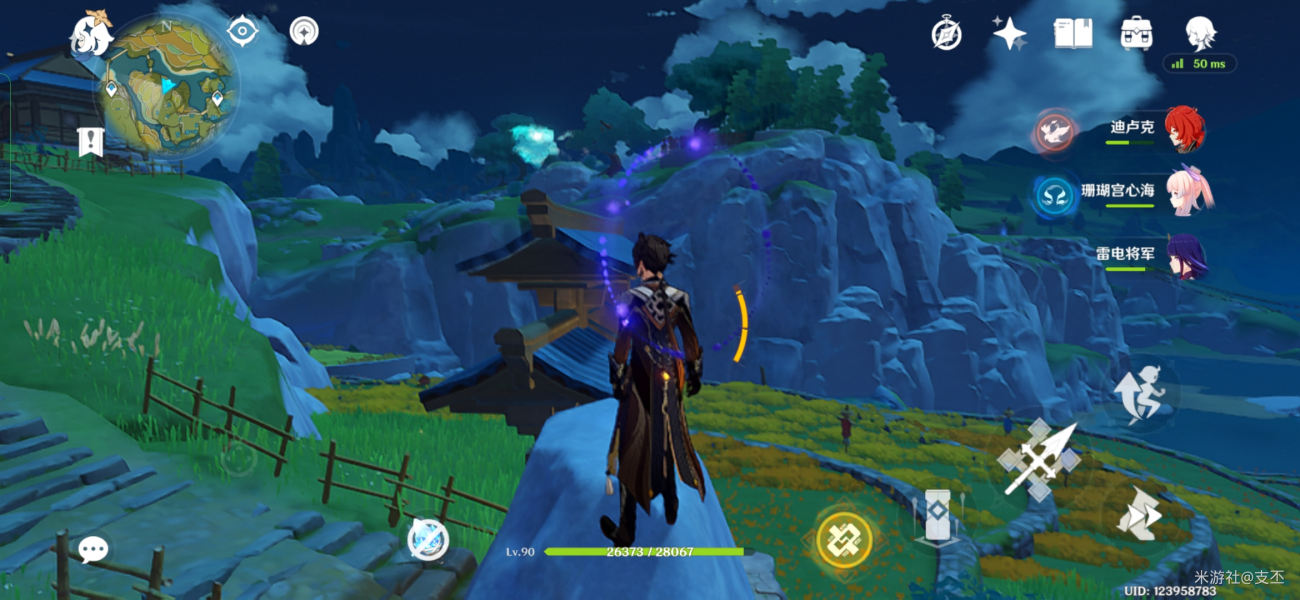The image size is (1300, 600).
Task: Switch to party member 珊瑚宫心海
Action: click(x=1188, y=192)
